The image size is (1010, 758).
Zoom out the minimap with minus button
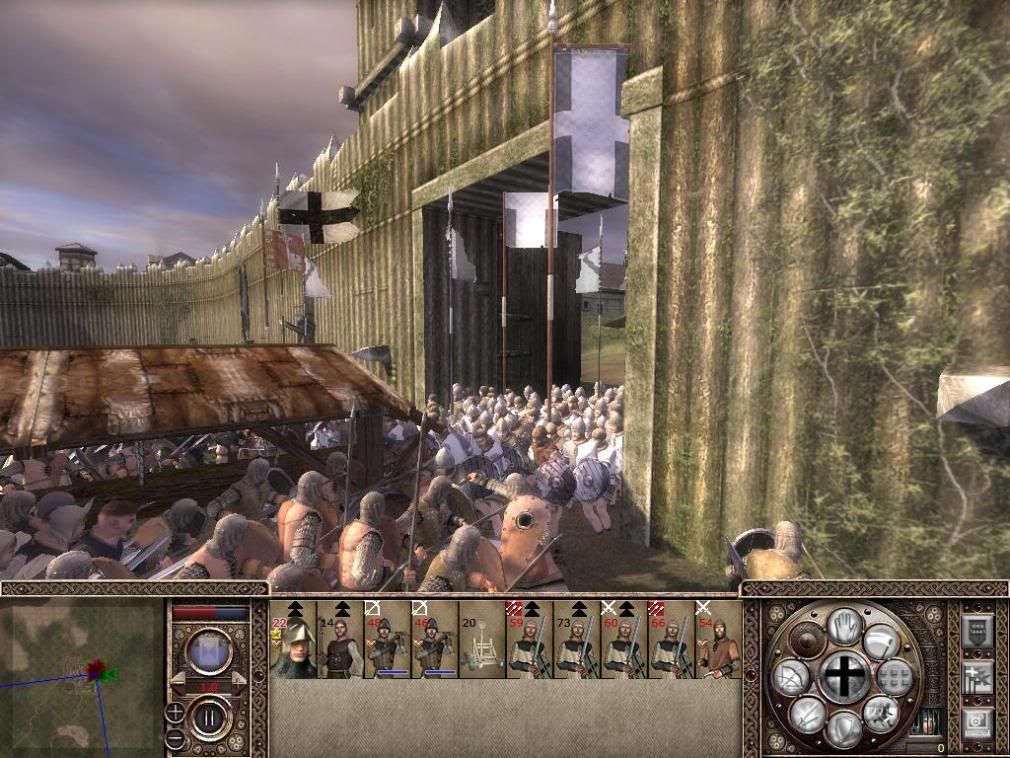click(175, 740)
